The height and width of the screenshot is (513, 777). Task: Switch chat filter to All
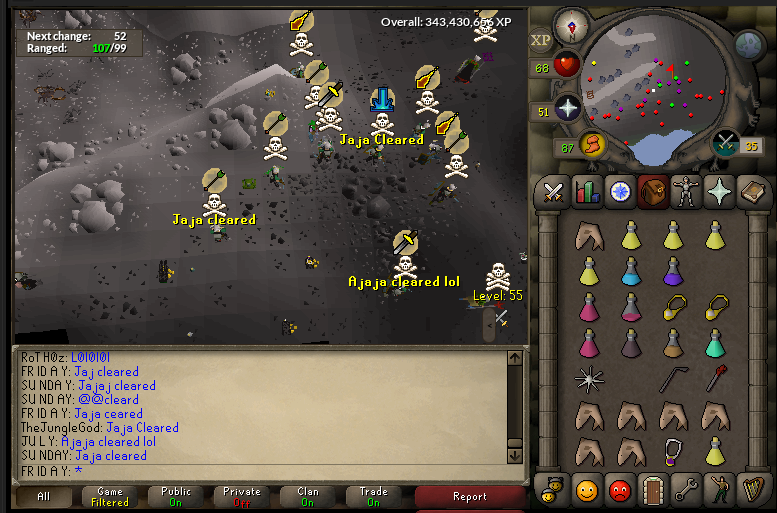(x=44, y=496)
